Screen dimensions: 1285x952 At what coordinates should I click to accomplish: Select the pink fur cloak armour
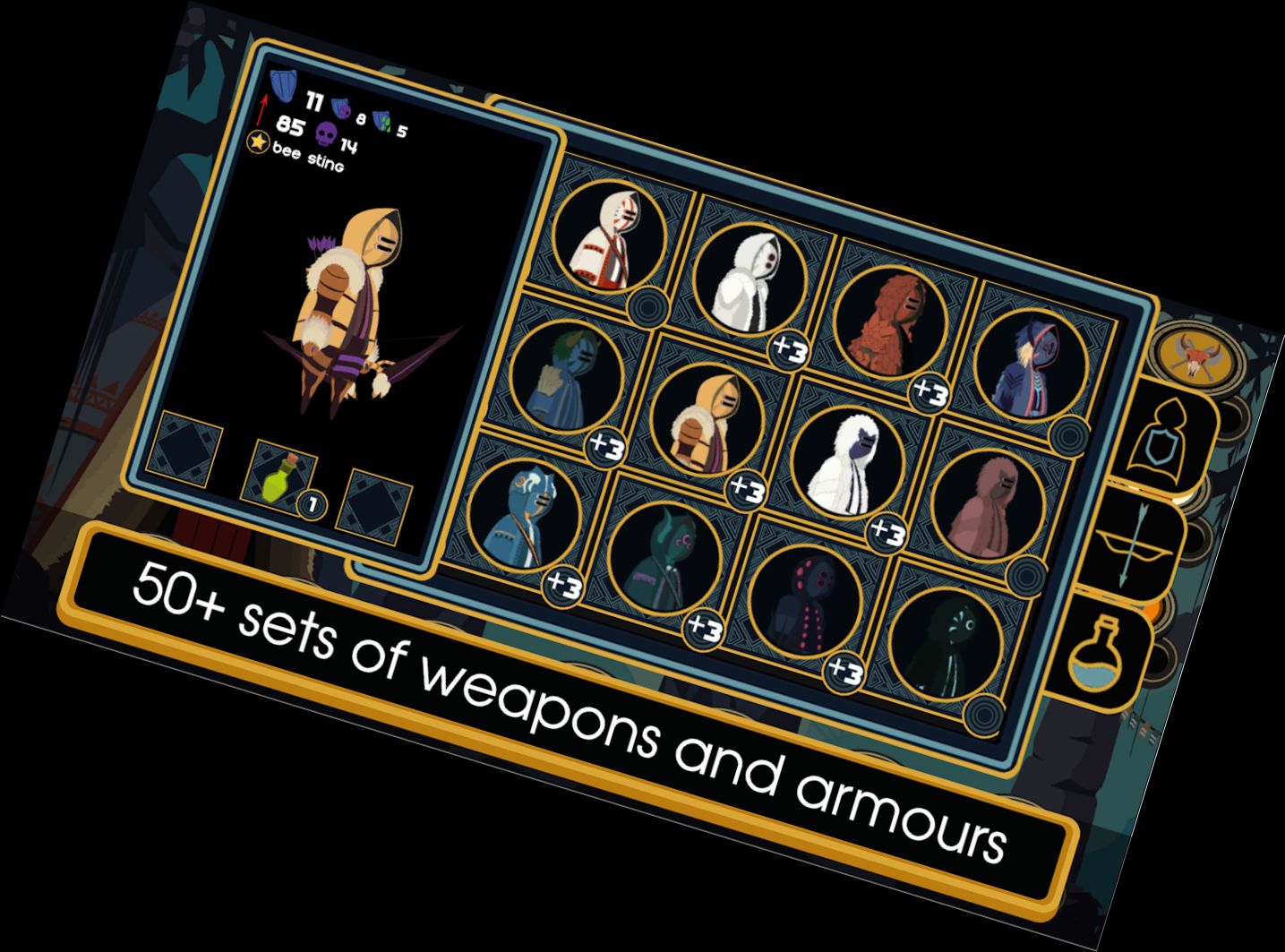pos(987,506)
